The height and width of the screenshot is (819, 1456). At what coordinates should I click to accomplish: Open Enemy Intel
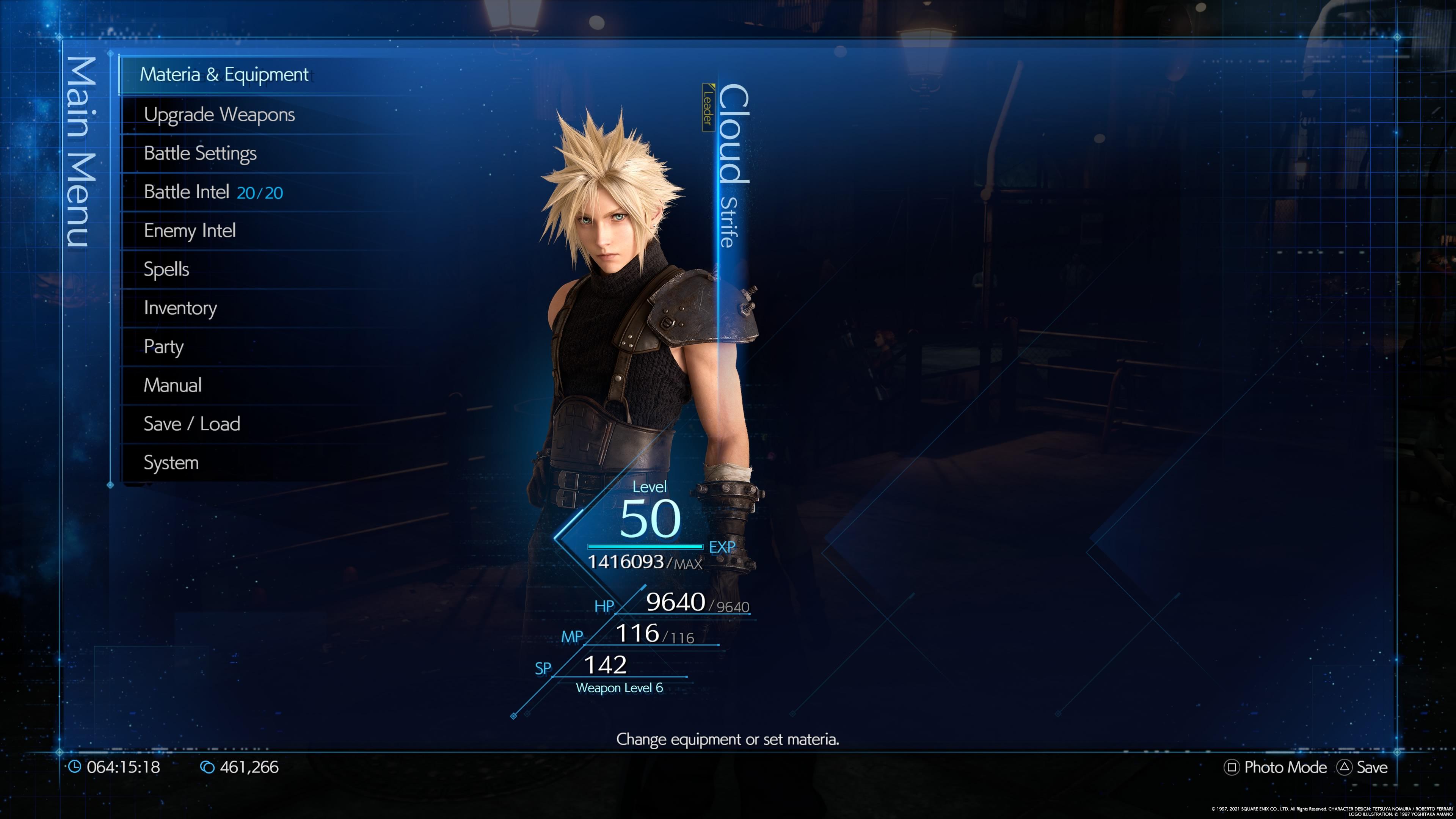coord(189,231)
